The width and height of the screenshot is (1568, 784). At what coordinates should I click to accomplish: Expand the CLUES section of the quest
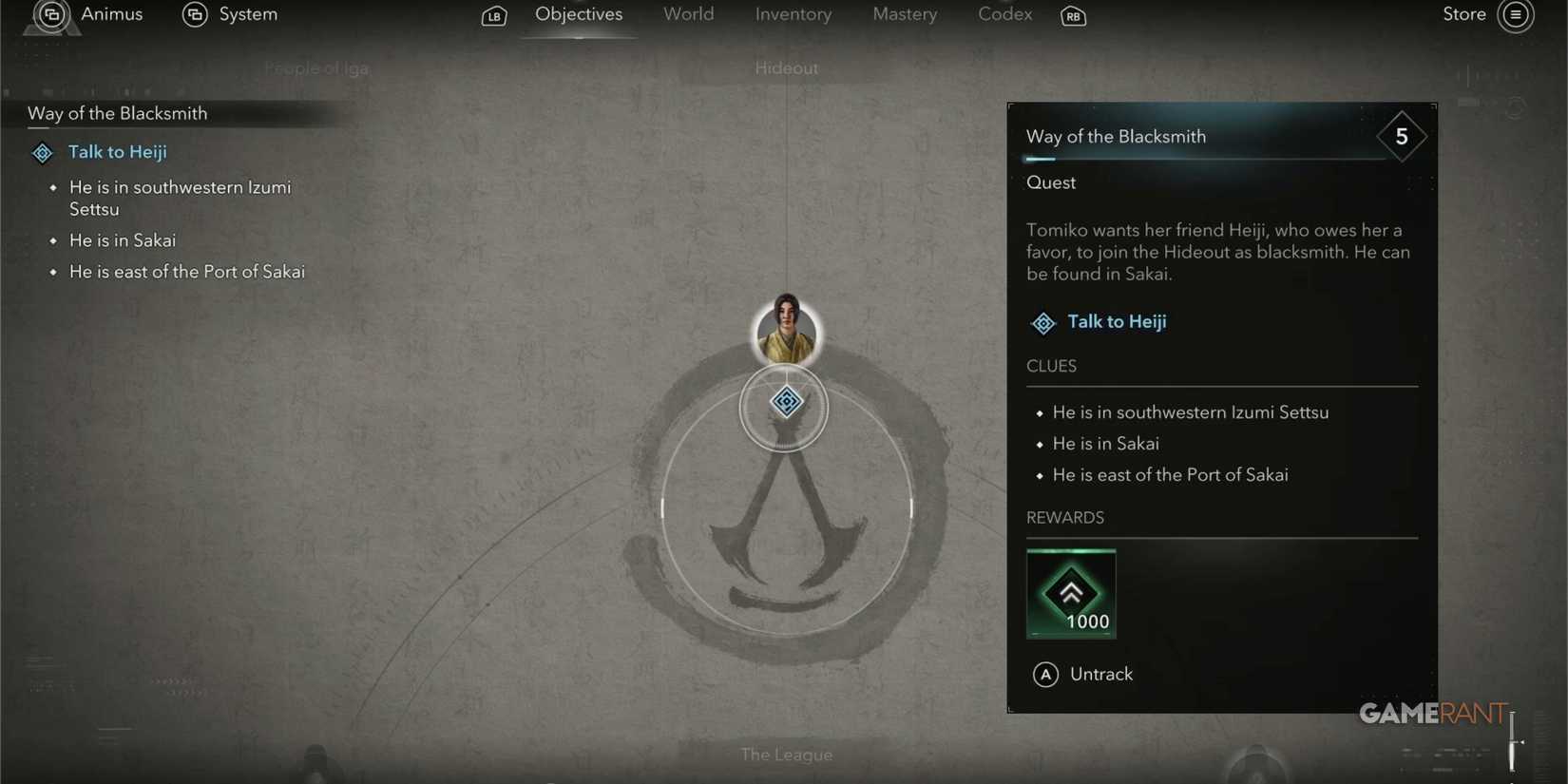1051,366
